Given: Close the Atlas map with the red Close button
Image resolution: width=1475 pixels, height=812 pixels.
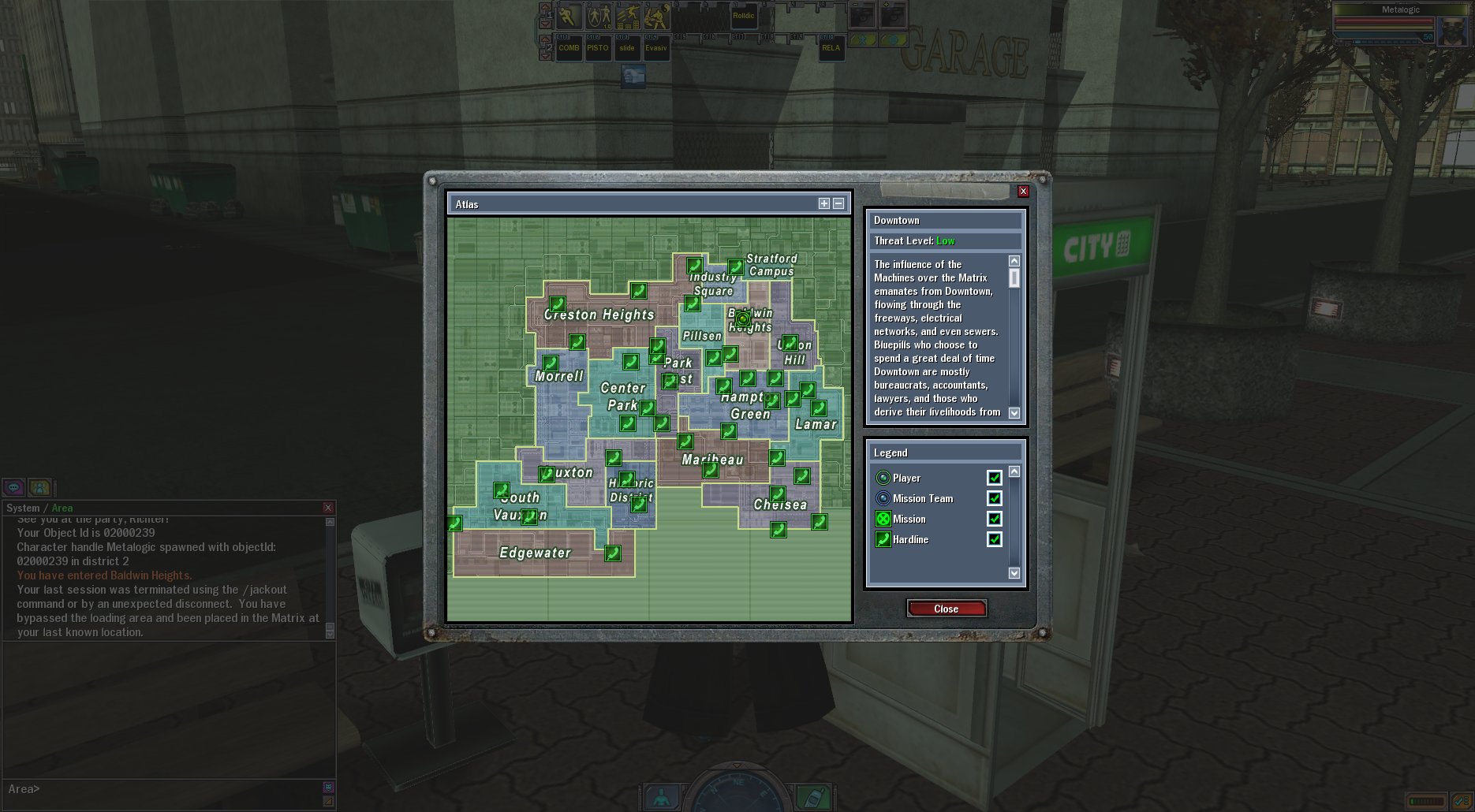Looking at the screenshot, I should click(x=946, y=609).
